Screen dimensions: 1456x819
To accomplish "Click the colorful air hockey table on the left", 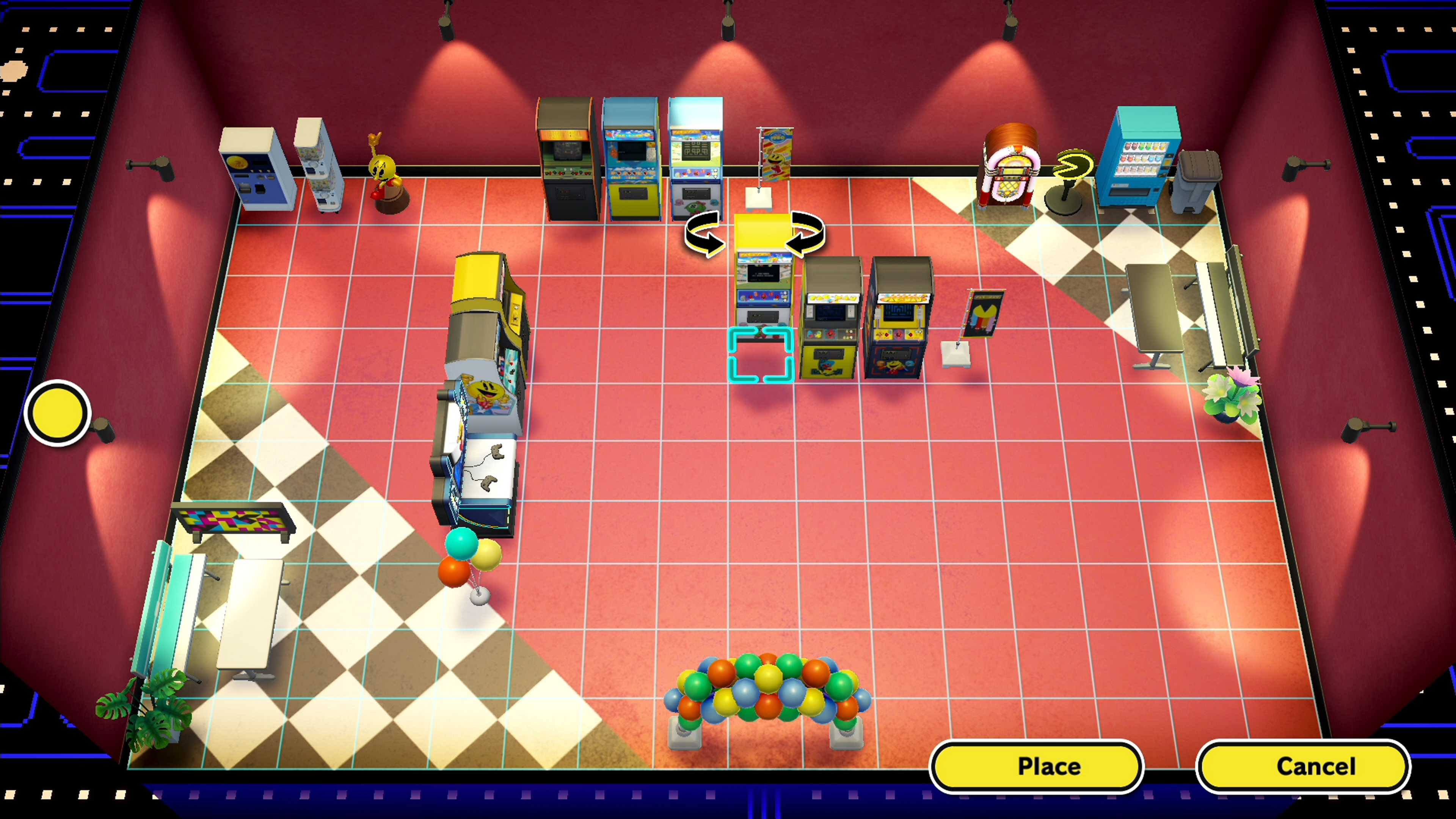I will pos(234,520).
